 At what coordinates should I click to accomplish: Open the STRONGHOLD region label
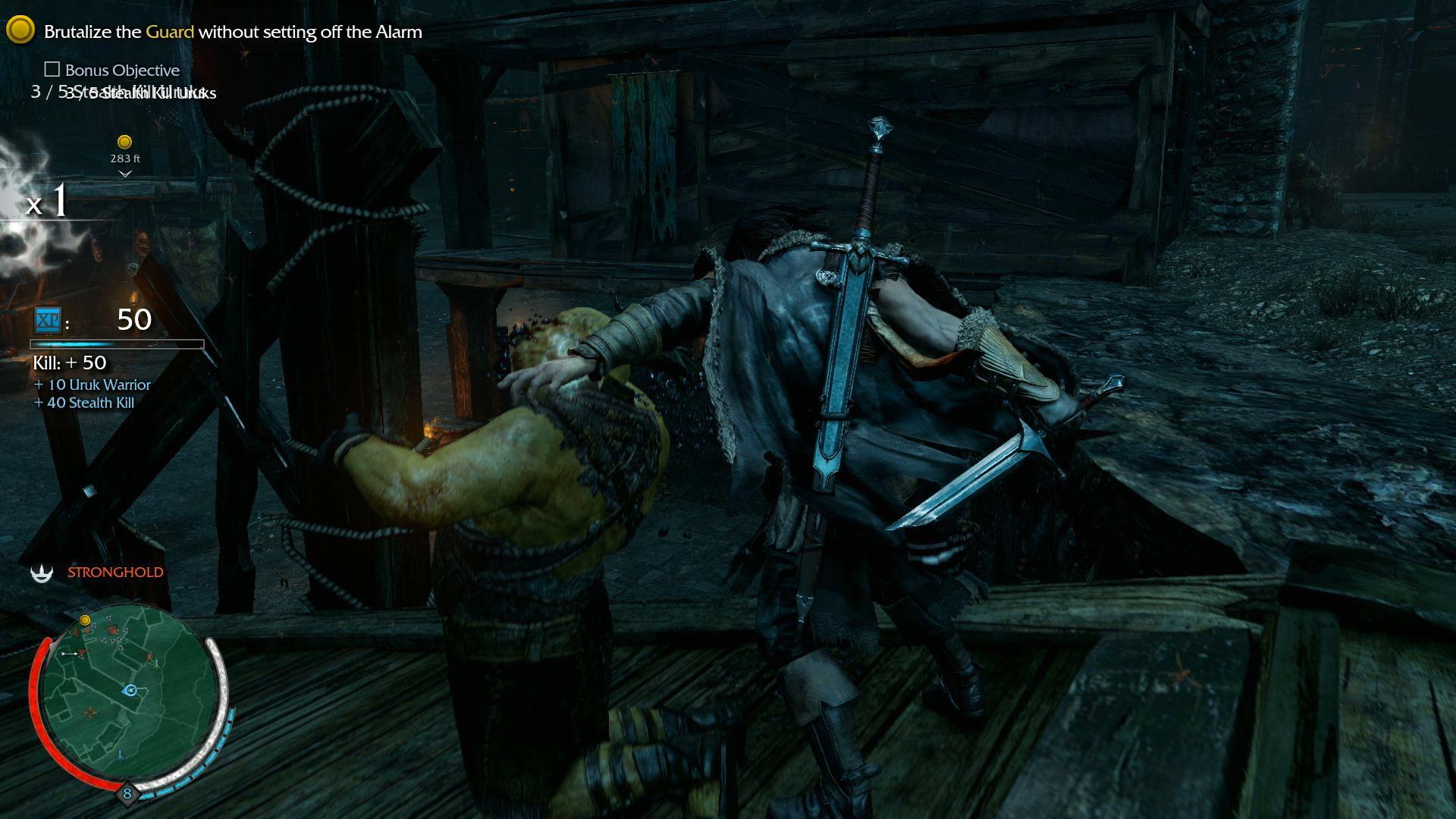pos(115,572)
